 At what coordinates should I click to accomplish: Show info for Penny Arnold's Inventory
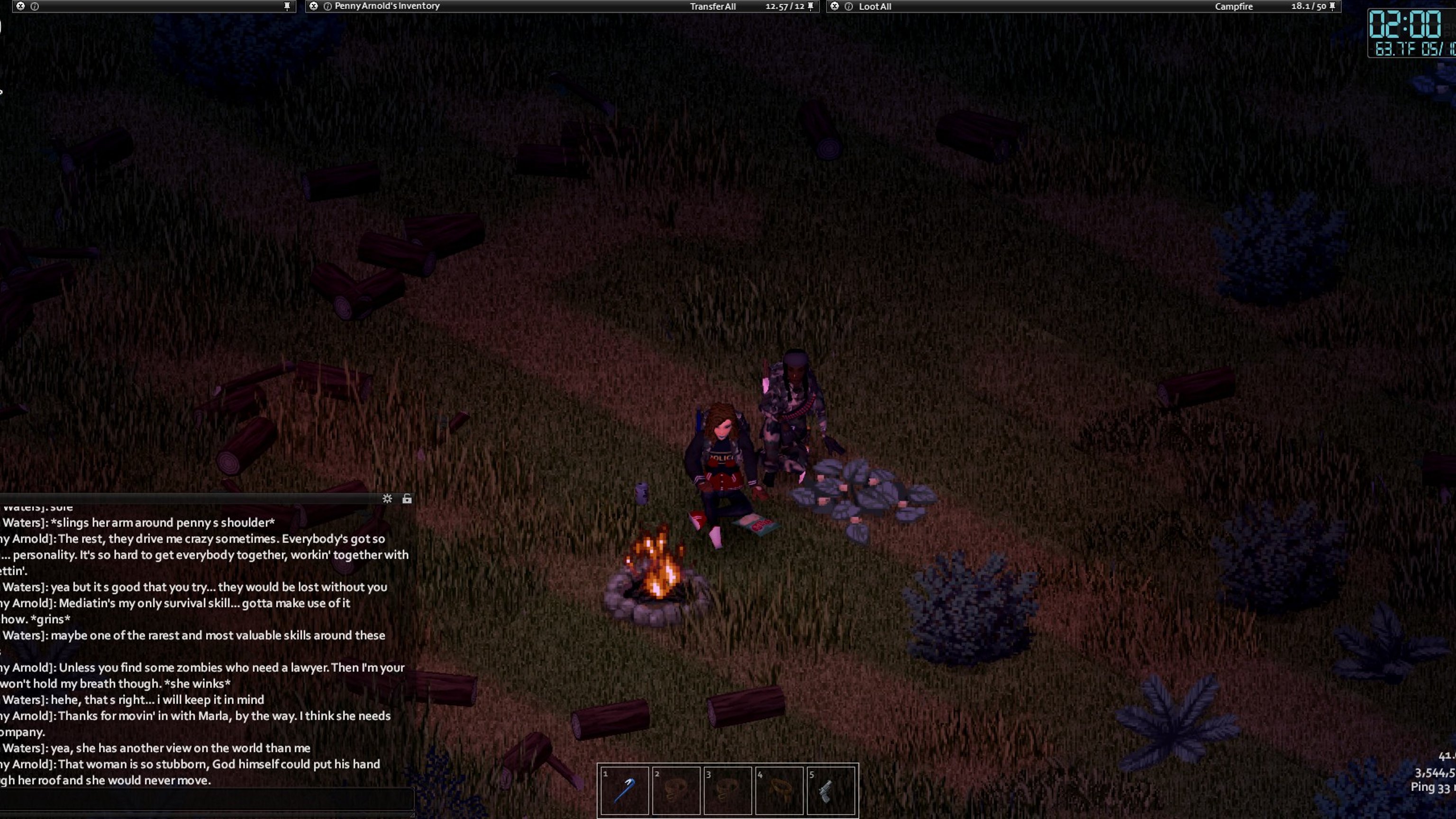[327, 6]
